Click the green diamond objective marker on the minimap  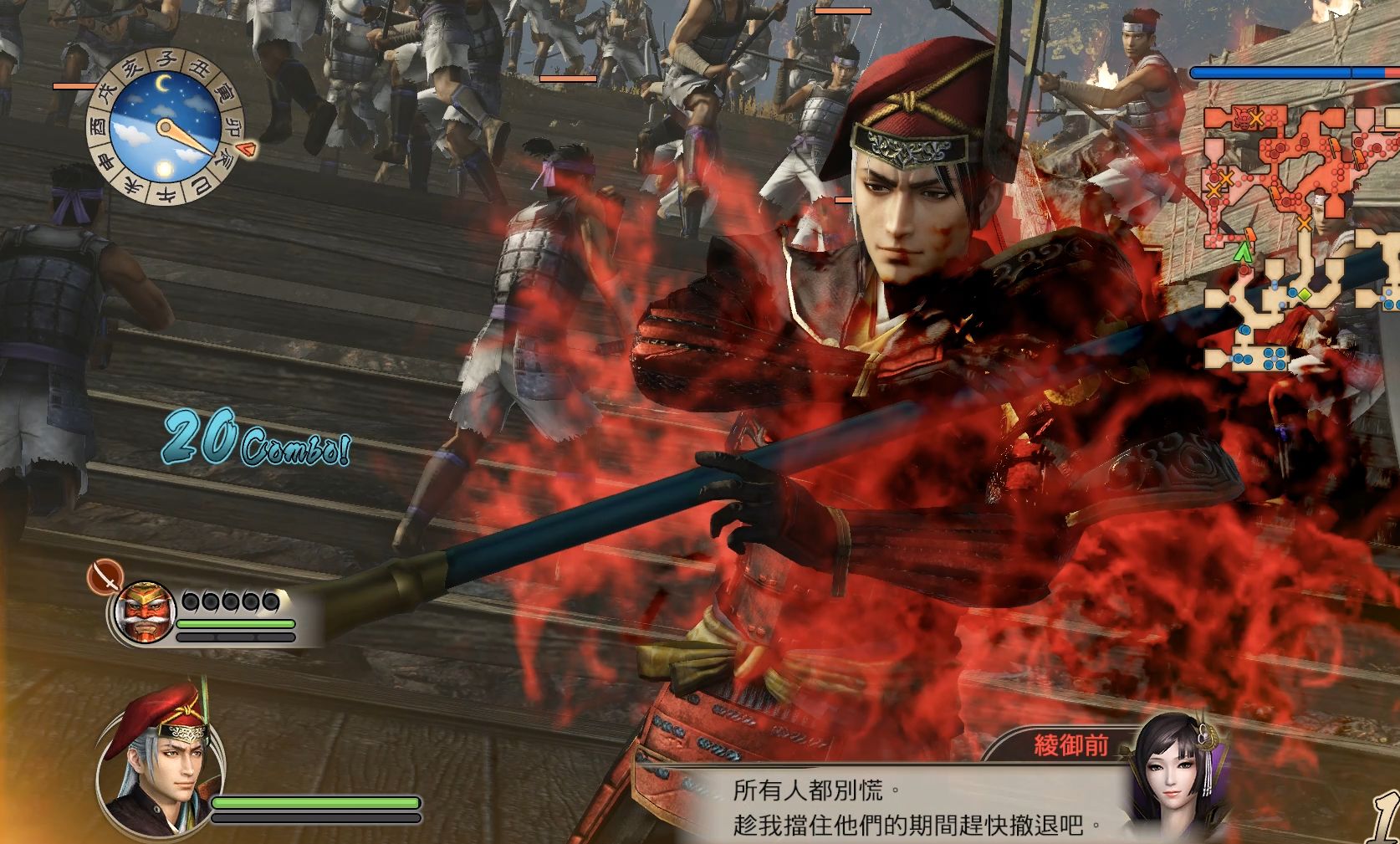click(1305, 294)
